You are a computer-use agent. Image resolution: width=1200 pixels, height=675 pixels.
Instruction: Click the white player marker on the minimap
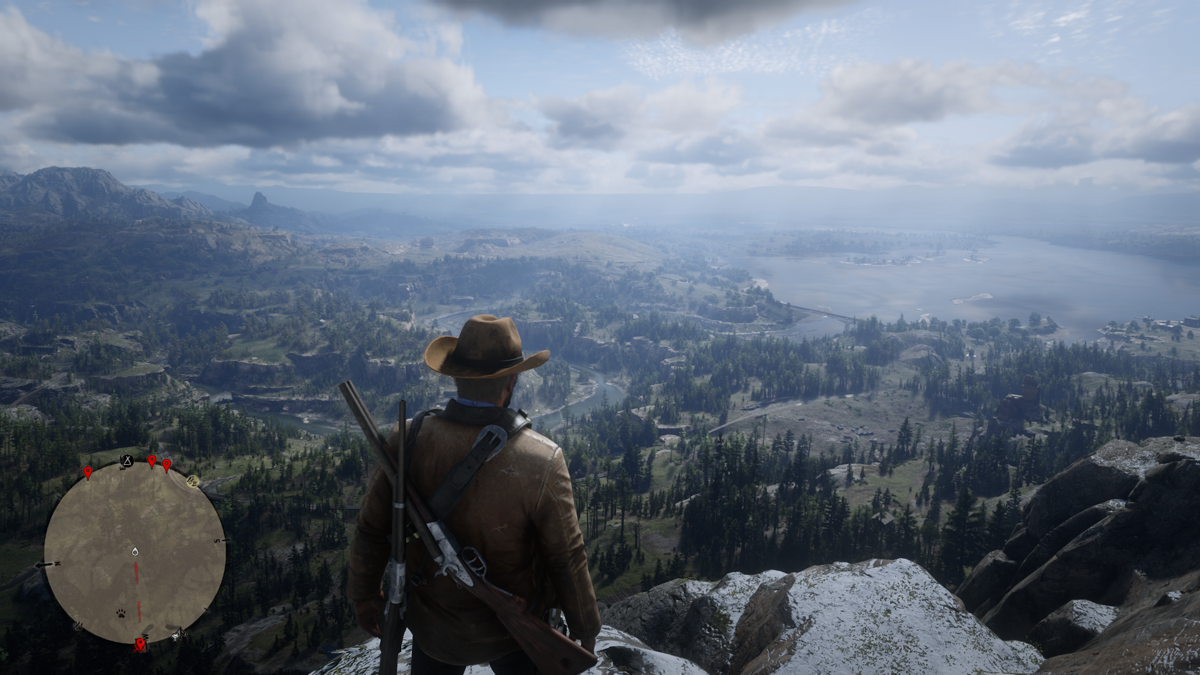coord(135,552)
